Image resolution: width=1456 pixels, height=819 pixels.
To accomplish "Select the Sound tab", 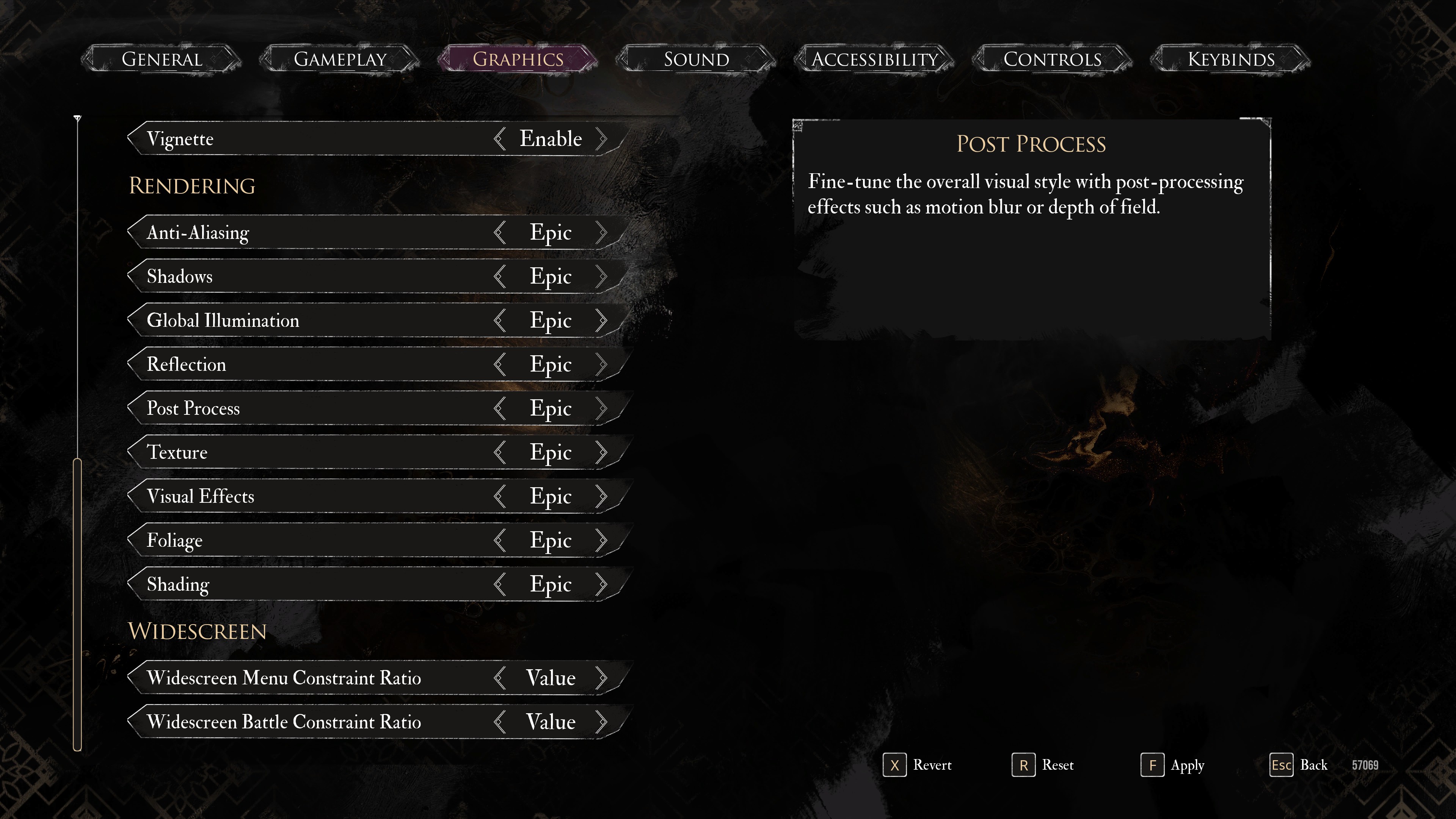I will [x=696, y=59].
